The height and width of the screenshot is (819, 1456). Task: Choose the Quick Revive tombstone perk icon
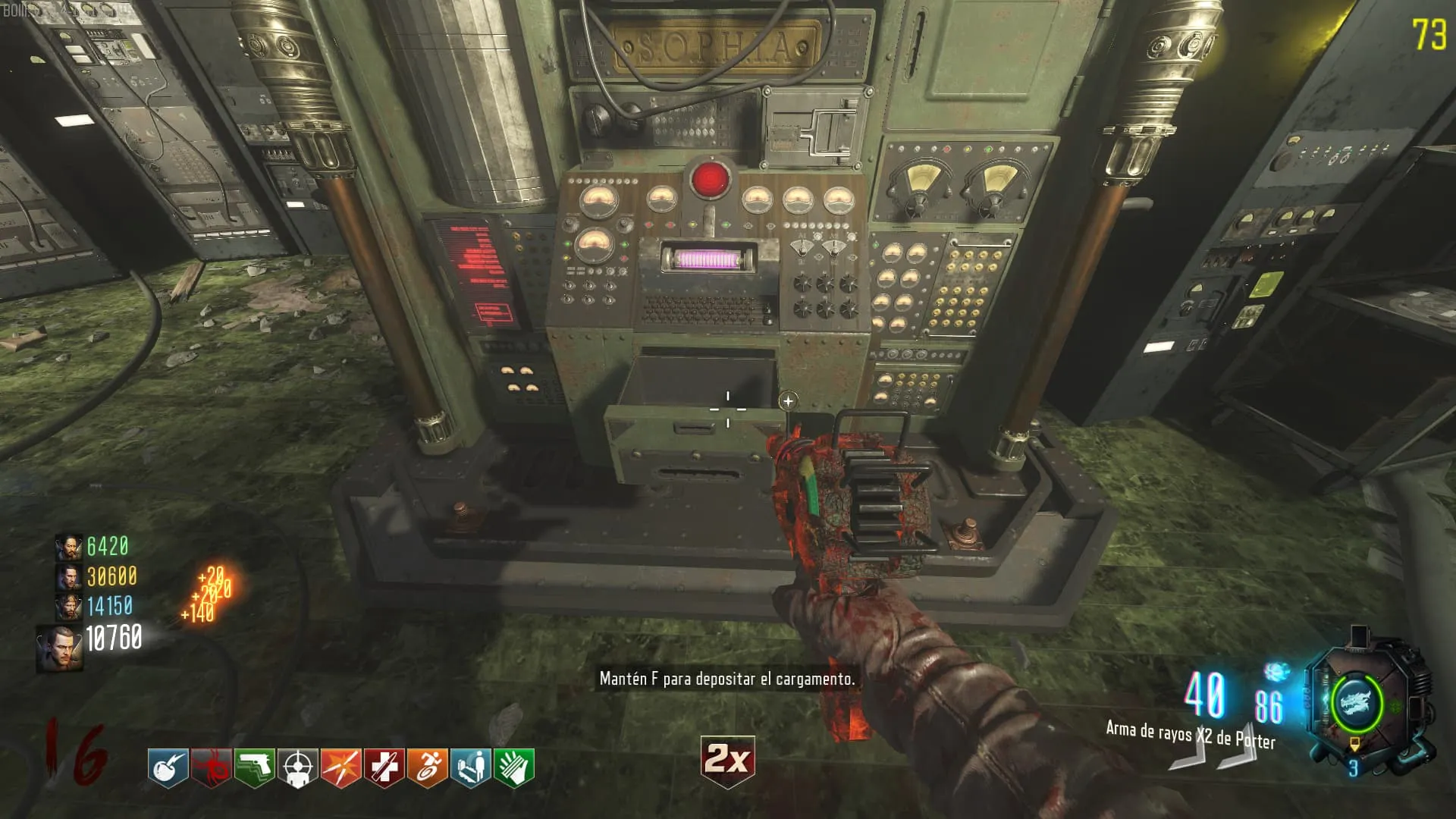[470, 767]
